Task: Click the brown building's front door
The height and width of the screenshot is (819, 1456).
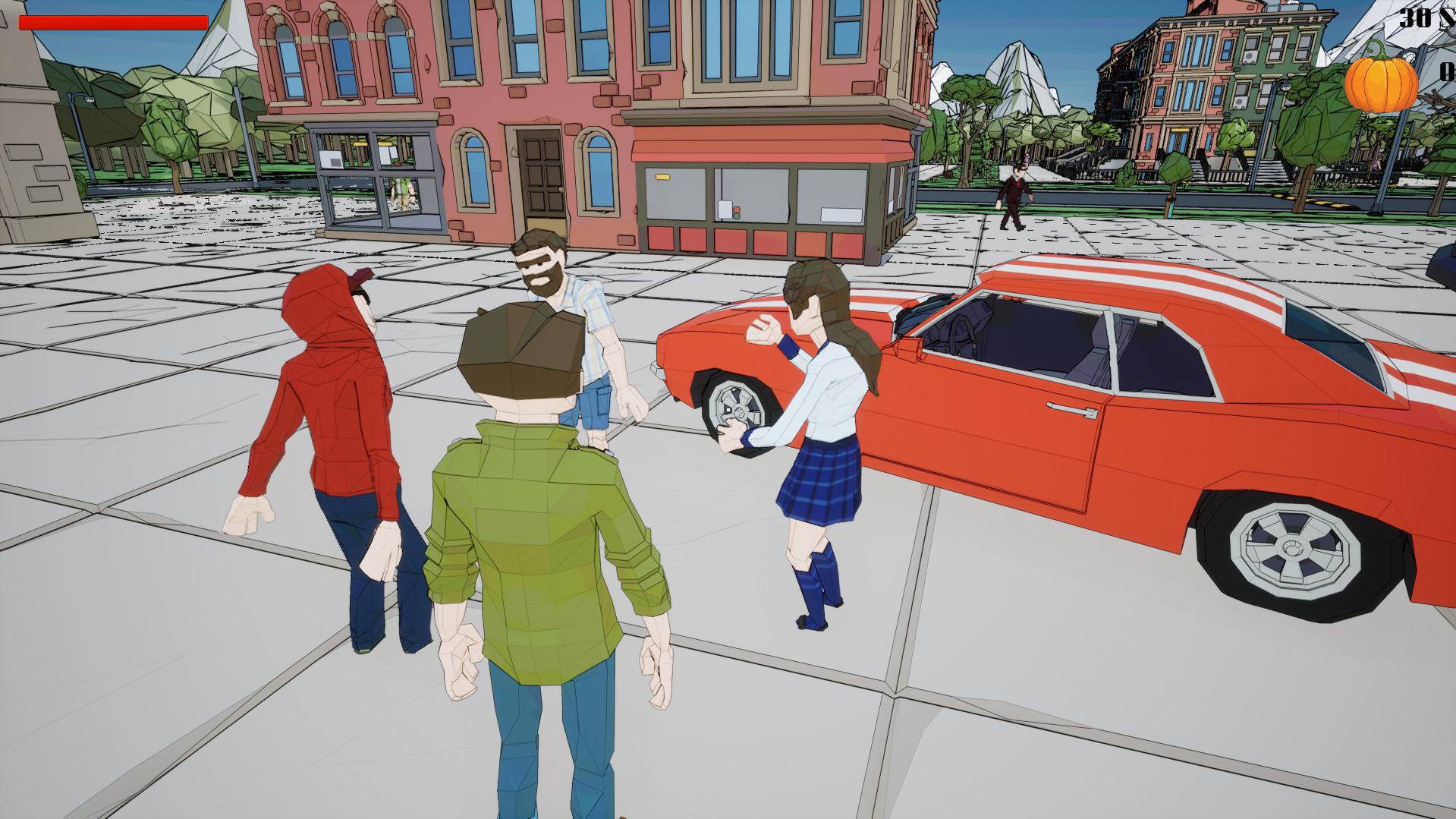Action: point(536,175)
